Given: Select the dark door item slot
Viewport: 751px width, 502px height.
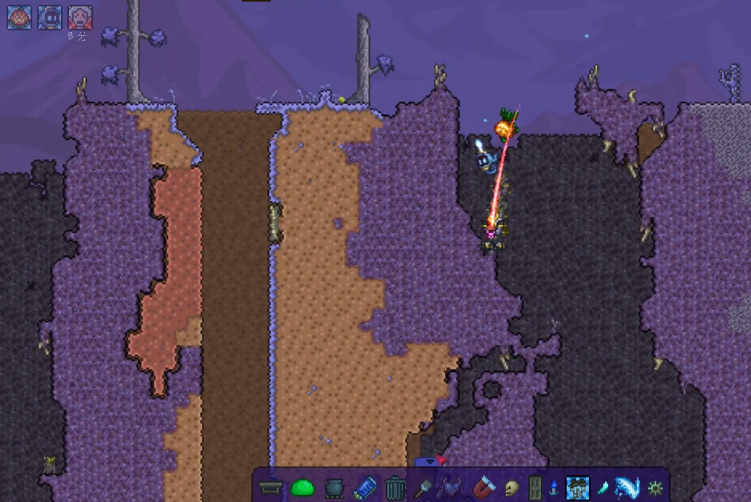Looking at the screenshot, I should (534, 489).
